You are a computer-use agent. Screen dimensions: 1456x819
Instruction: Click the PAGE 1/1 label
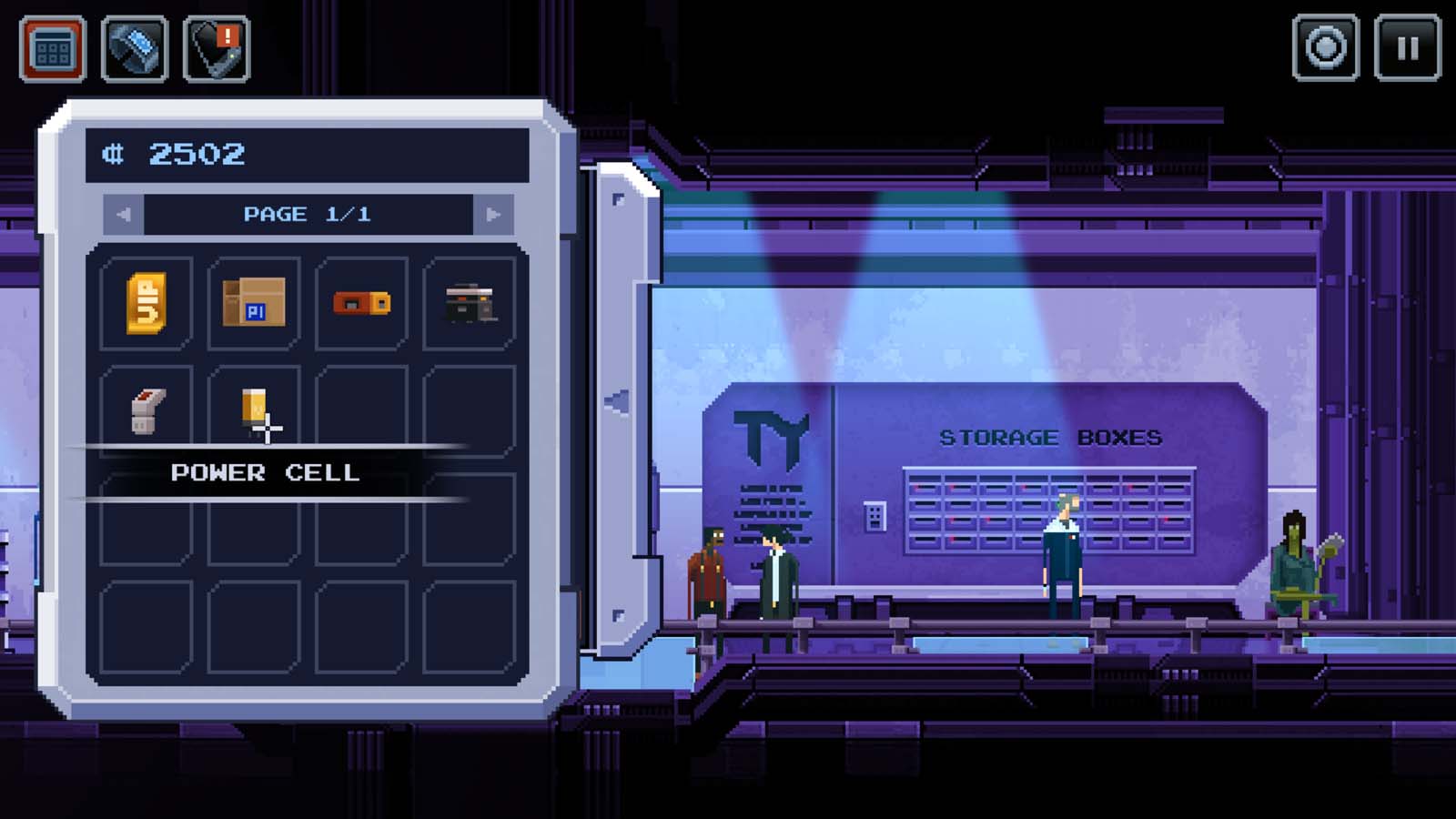pos(306,215)
